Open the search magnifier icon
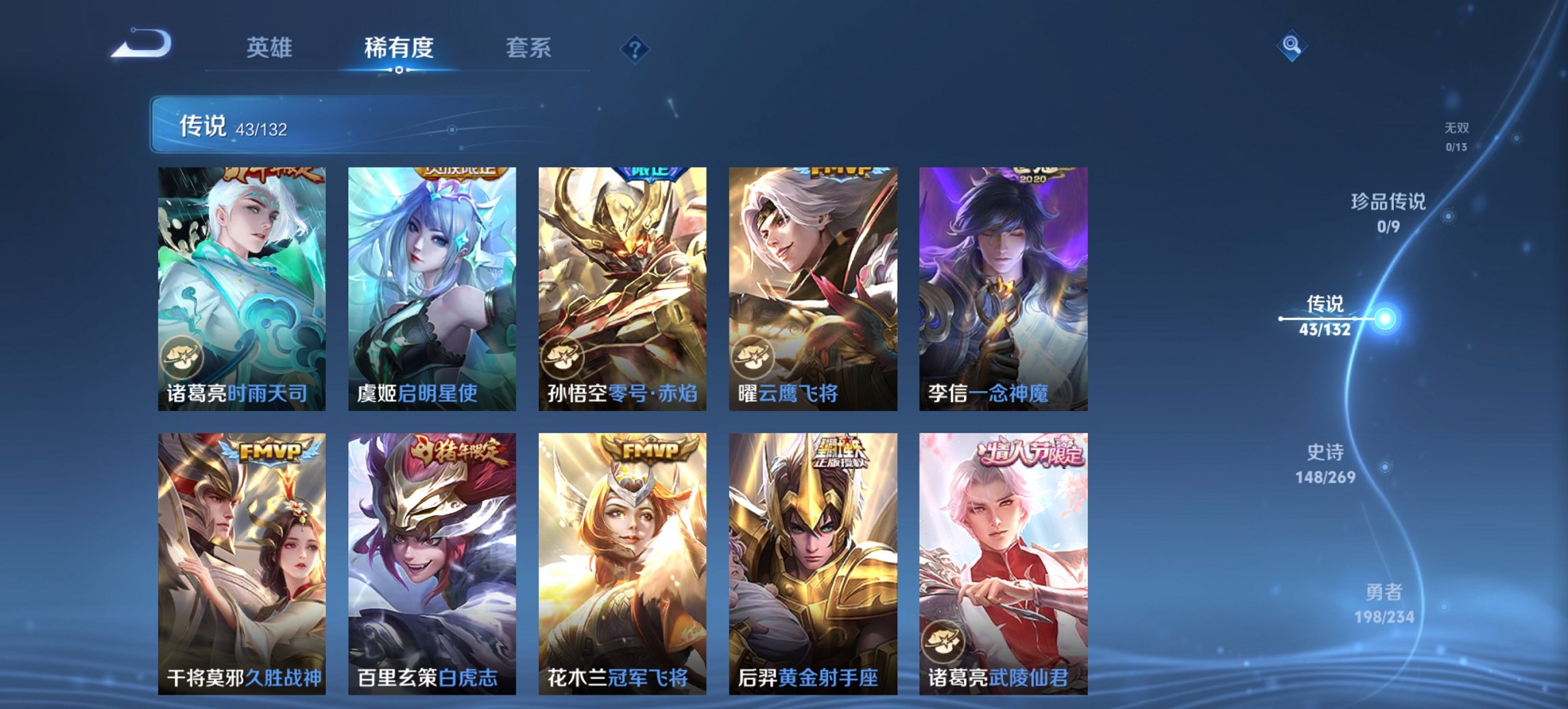The image size is (1568, 709). [1290, 48]
